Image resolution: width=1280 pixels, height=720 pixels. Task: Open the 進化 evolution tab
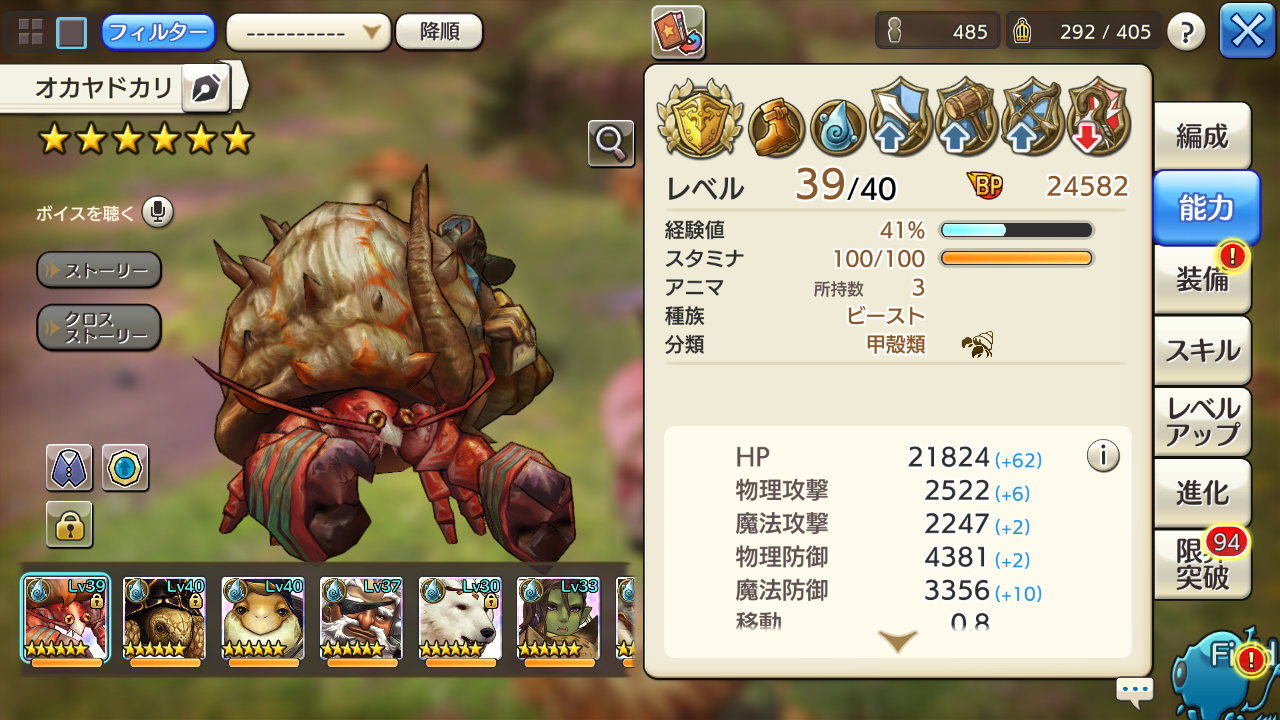(x=1202, y=493)
